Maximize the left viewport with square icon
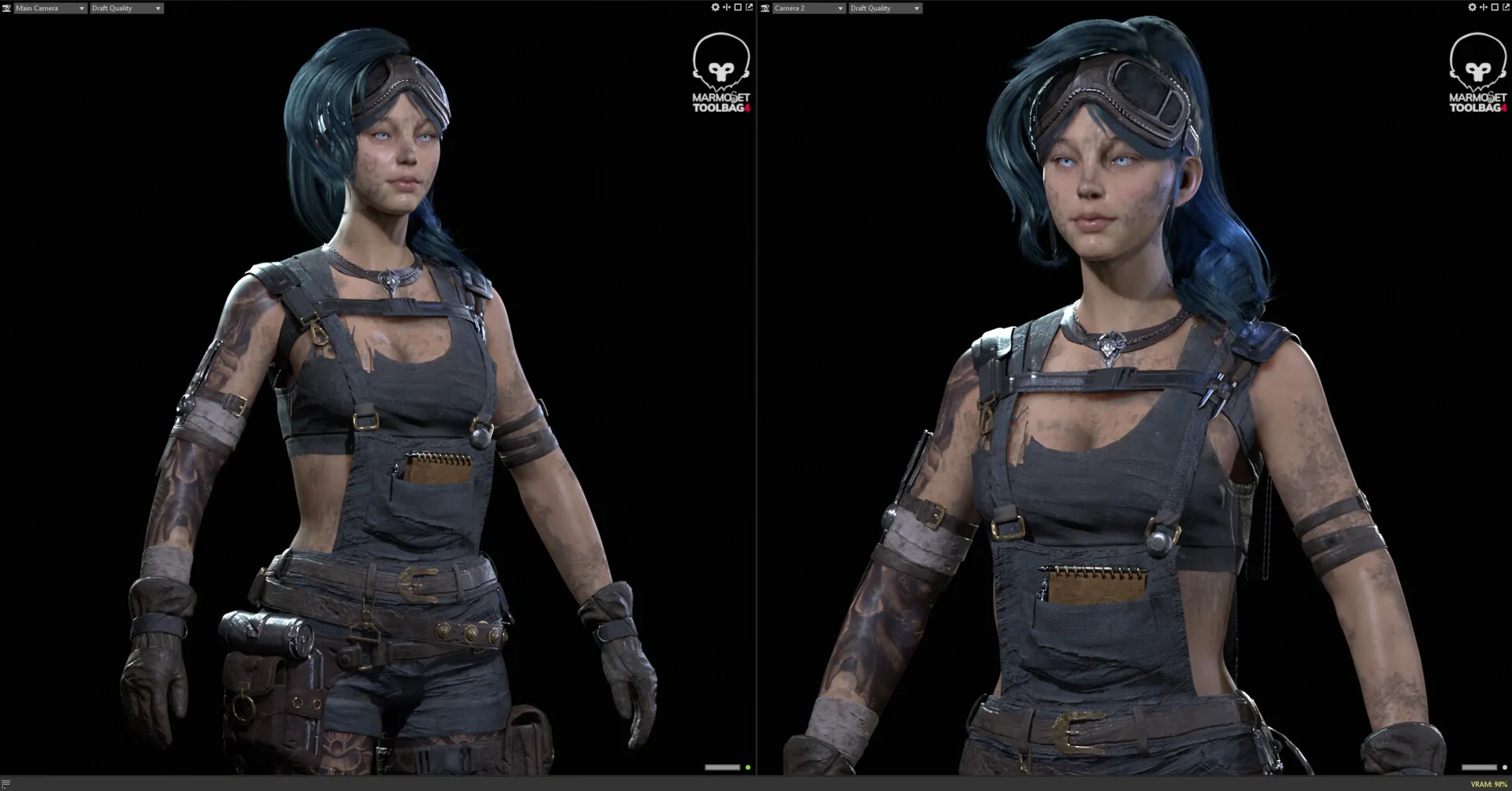Image resolution: width=1512 pixels, height=791 pixels. (738, 7)
